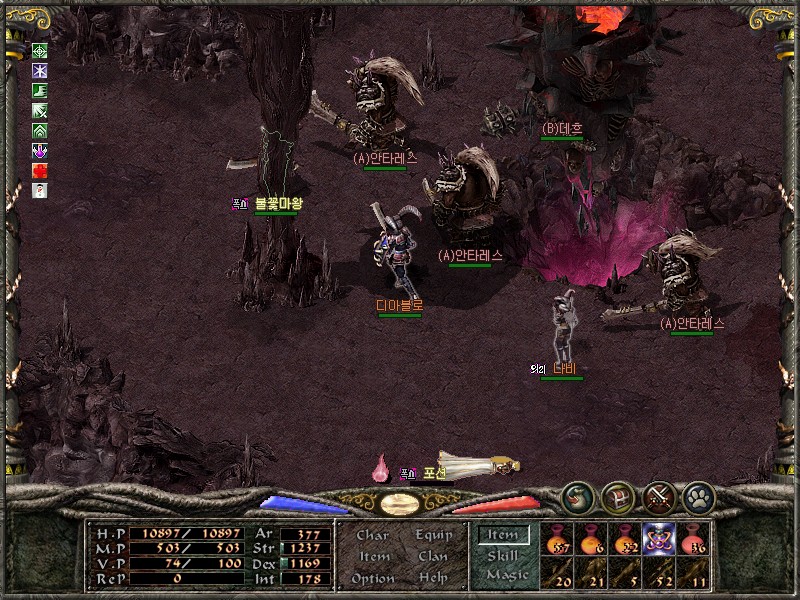Open the Clan menu
This screenshot has height=600, width=800.
[433, 556]
